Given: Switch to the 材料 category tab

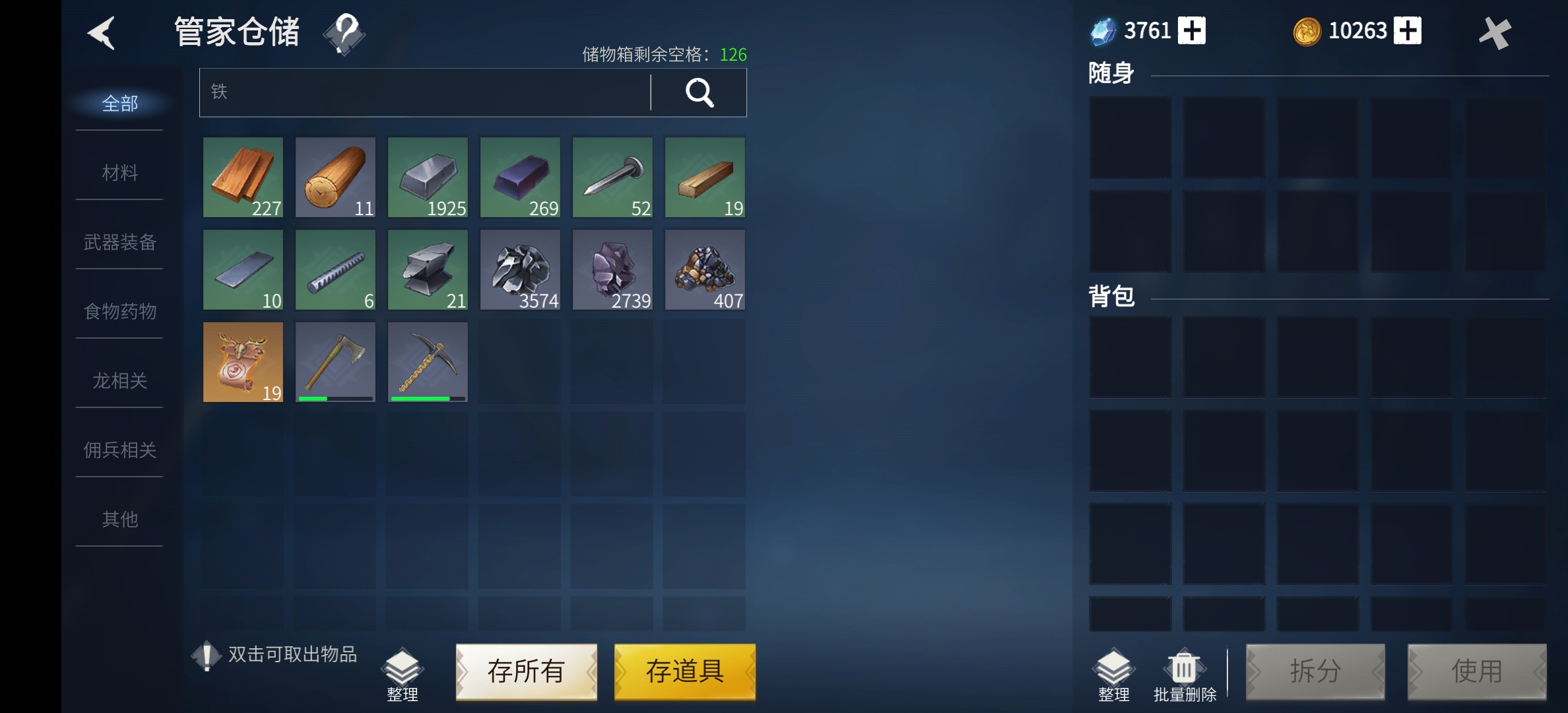Looking at the screenshot, I should click(x=119, y=173).
